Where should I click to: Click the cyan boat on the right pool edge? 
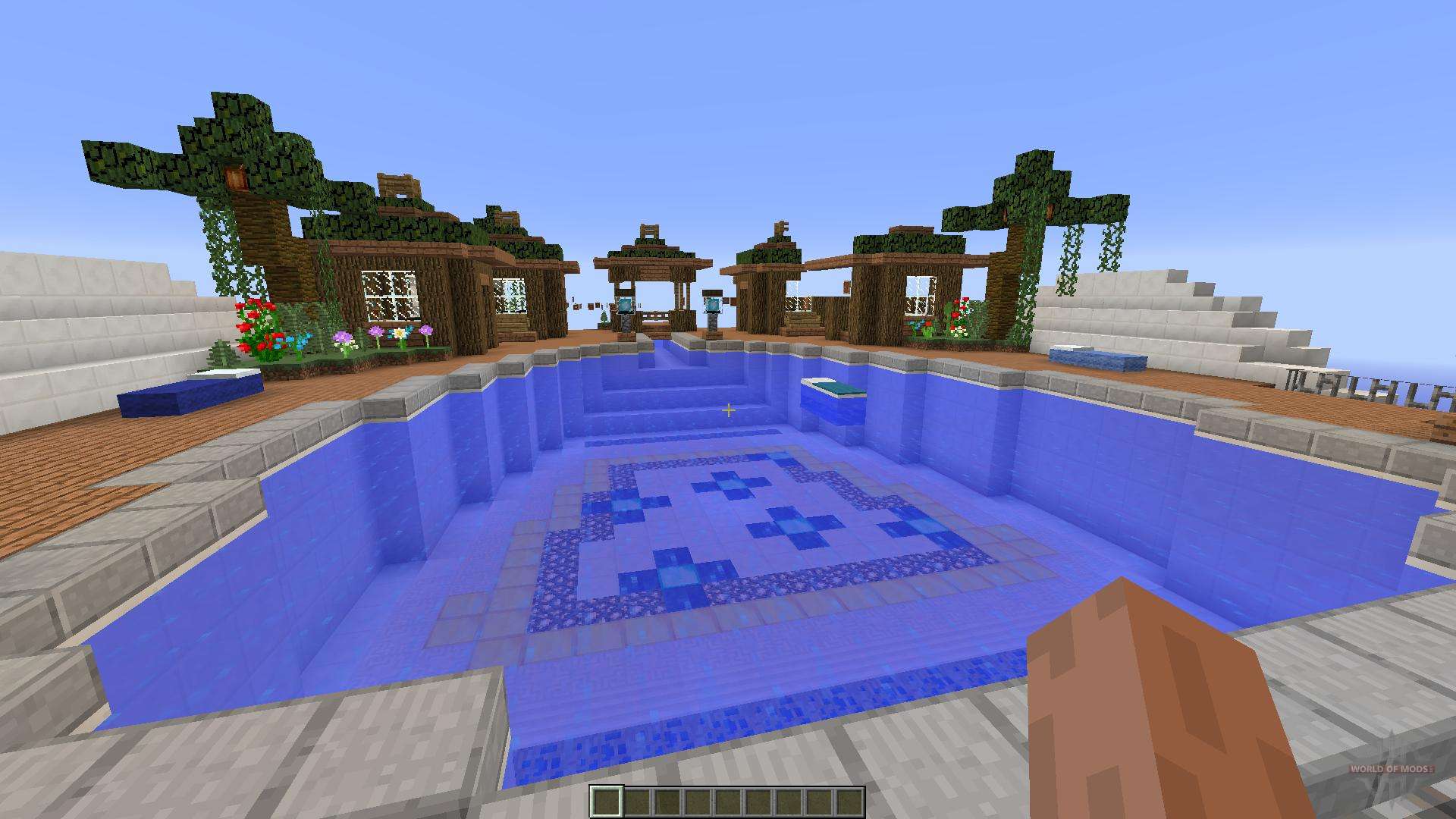tap(1099, 360)
